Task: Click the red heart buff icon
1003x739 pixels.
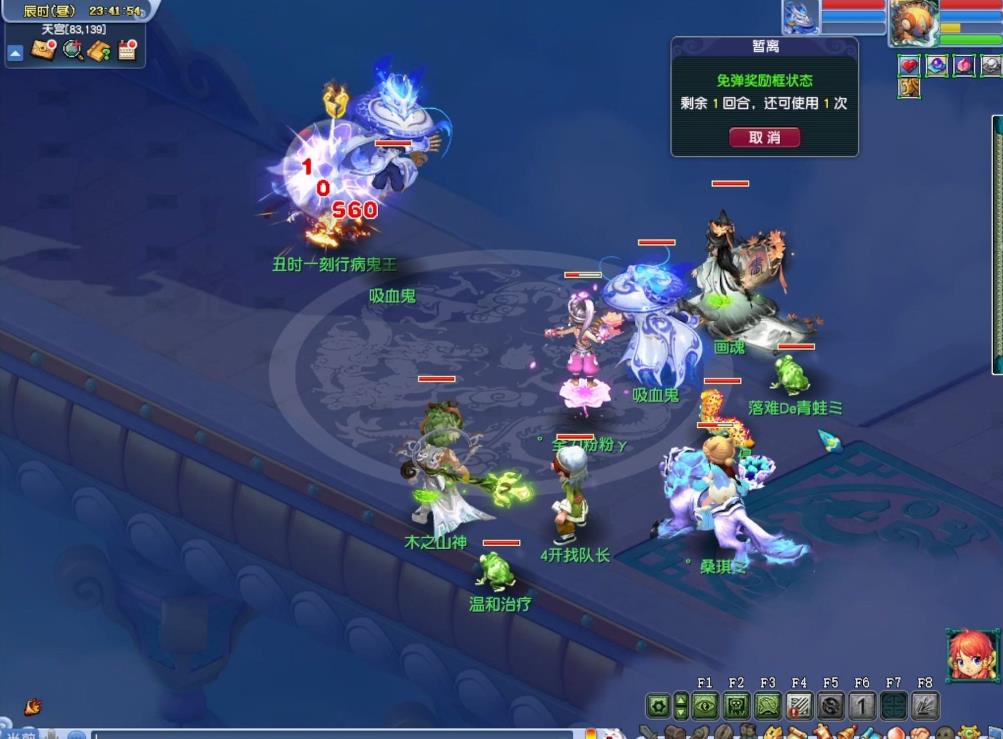Action: click(x=909, y=66)
